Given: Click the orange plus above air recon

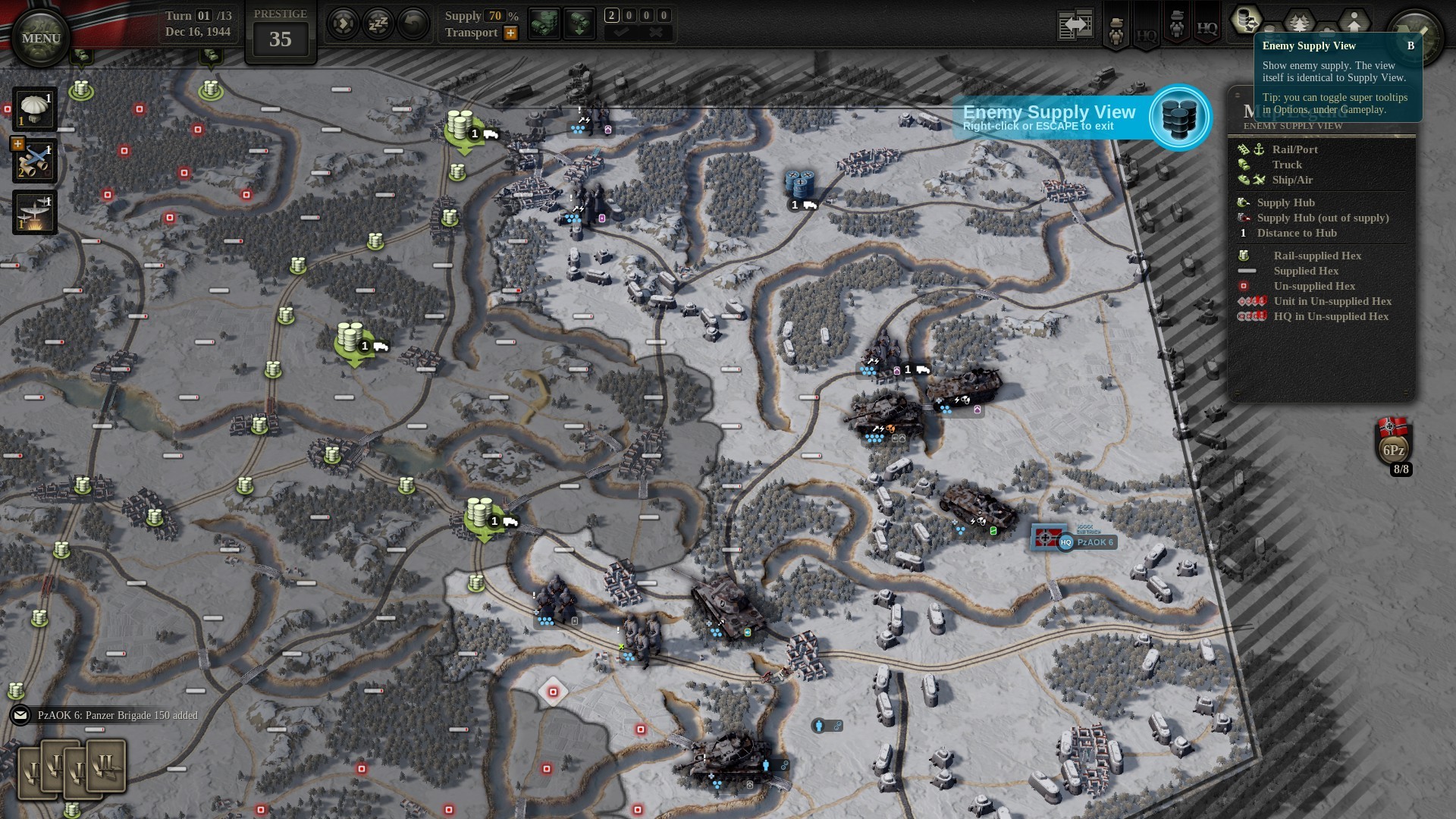Looking at the screenshot, I should (x=17, y=143).
